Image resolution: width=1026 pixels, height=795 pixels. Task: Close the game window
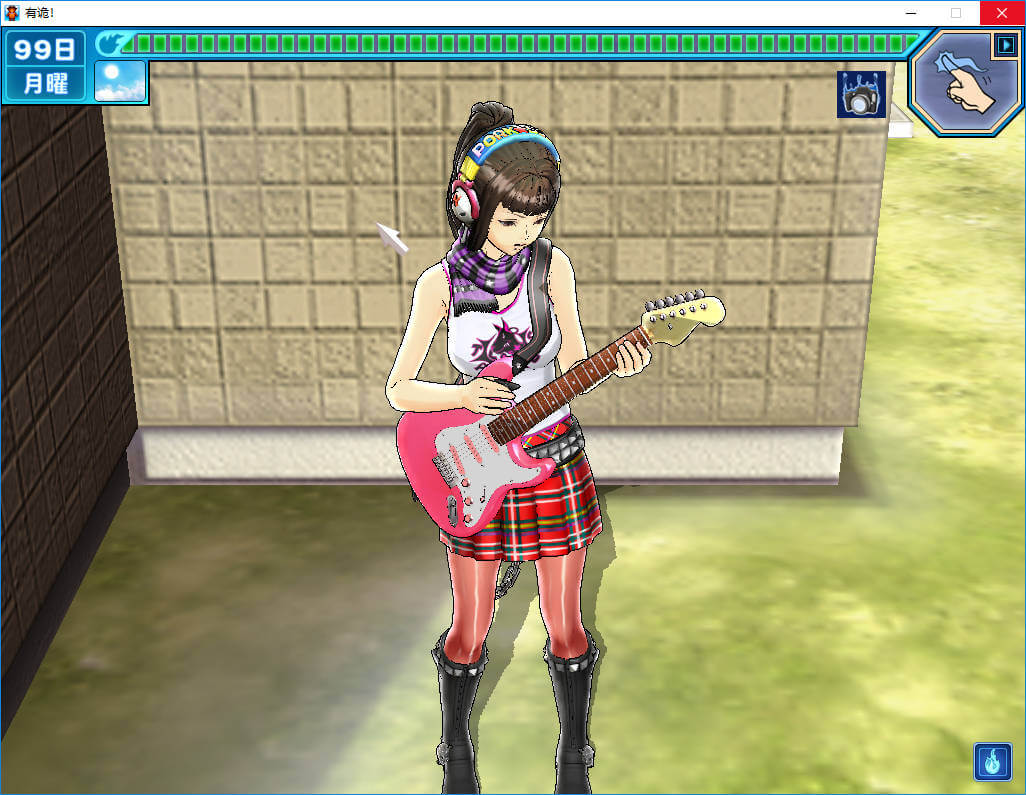(x=1001, y=13)
